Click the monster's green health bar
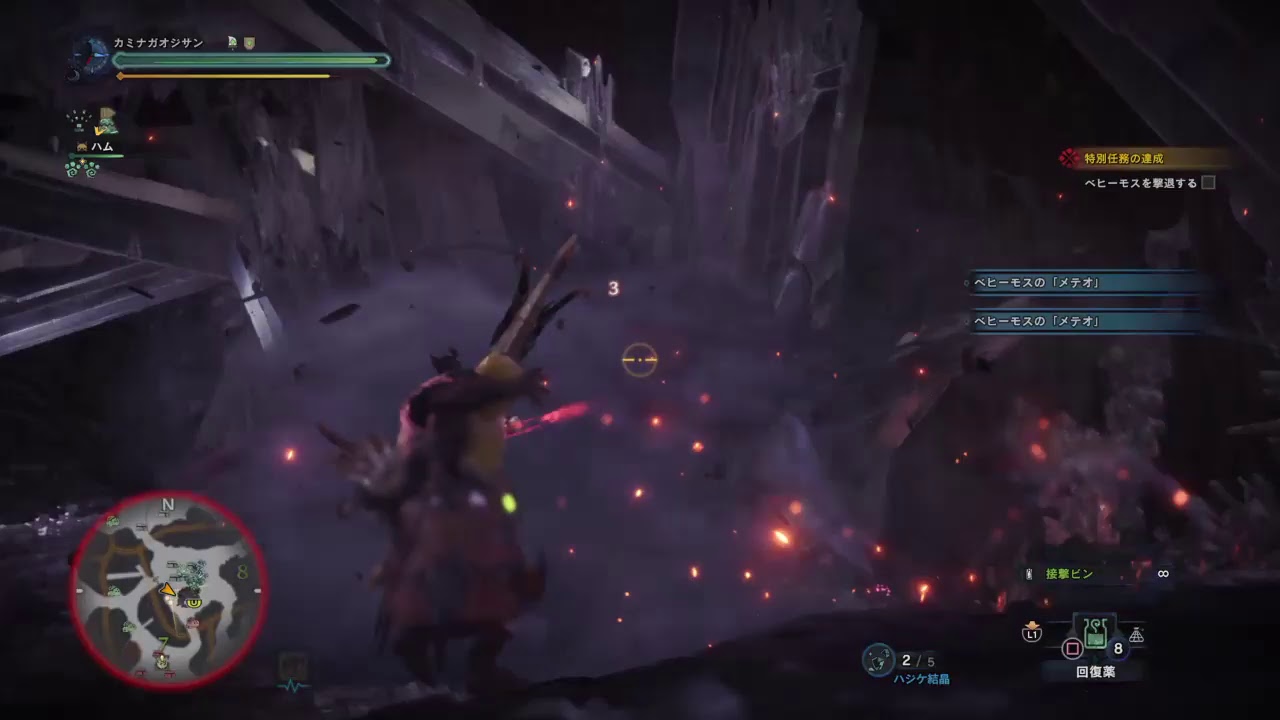 tap(250, 60)
